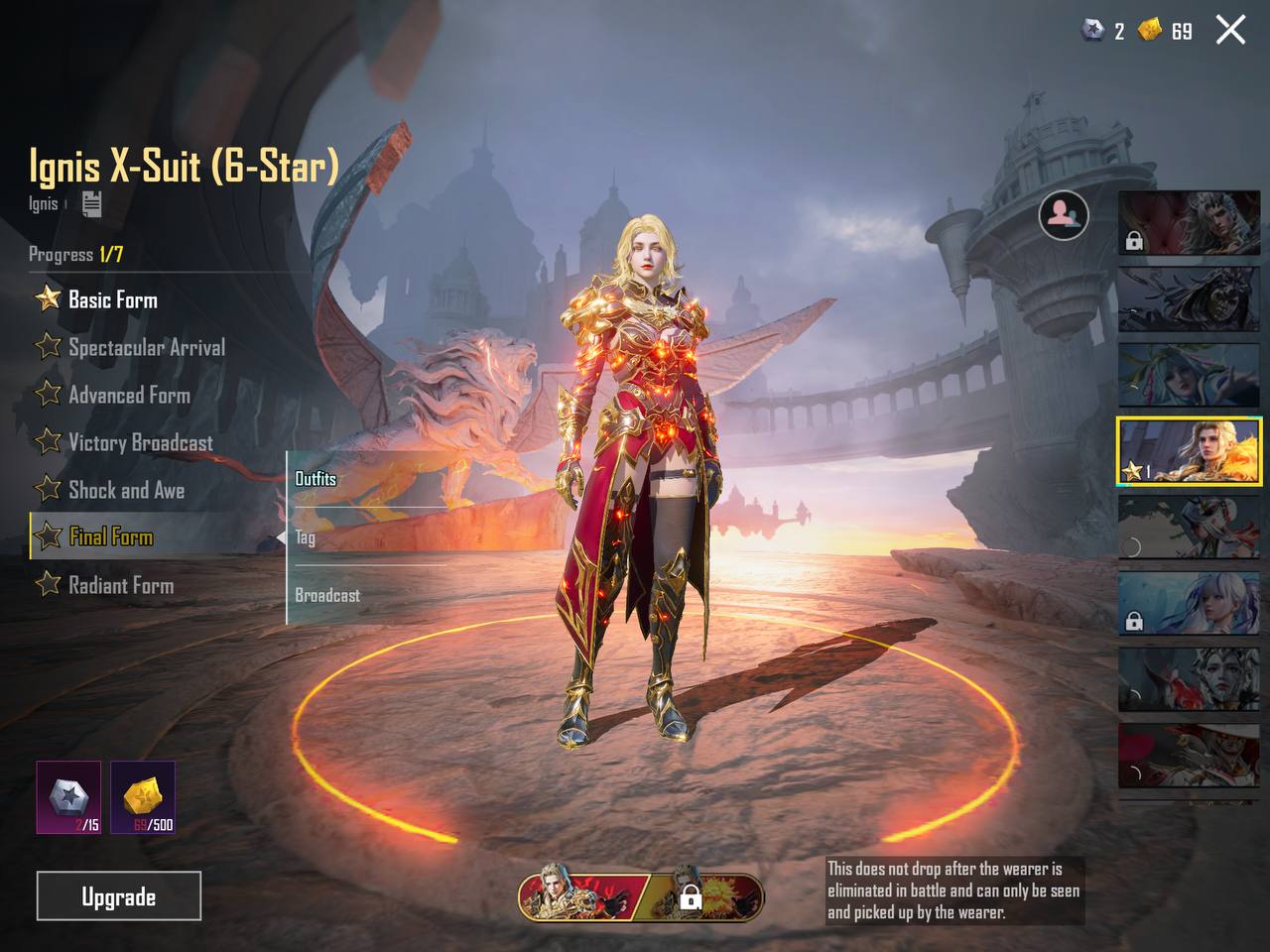Select Advanced Form stage
1270x952 pixels.
(x=129, y=395)
